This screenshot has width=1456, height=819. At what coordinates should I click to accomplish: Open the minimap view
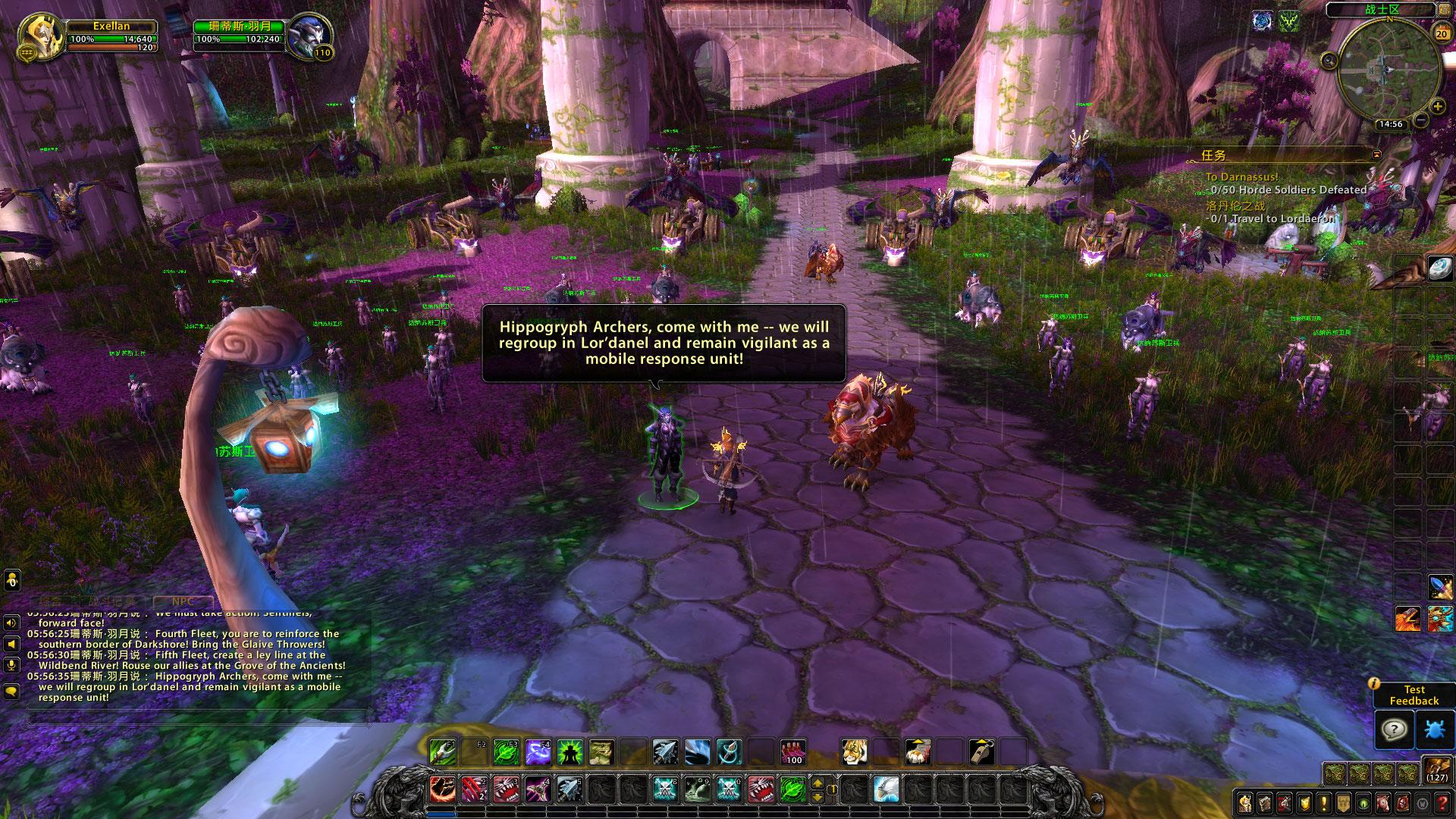pos(1389,70)
